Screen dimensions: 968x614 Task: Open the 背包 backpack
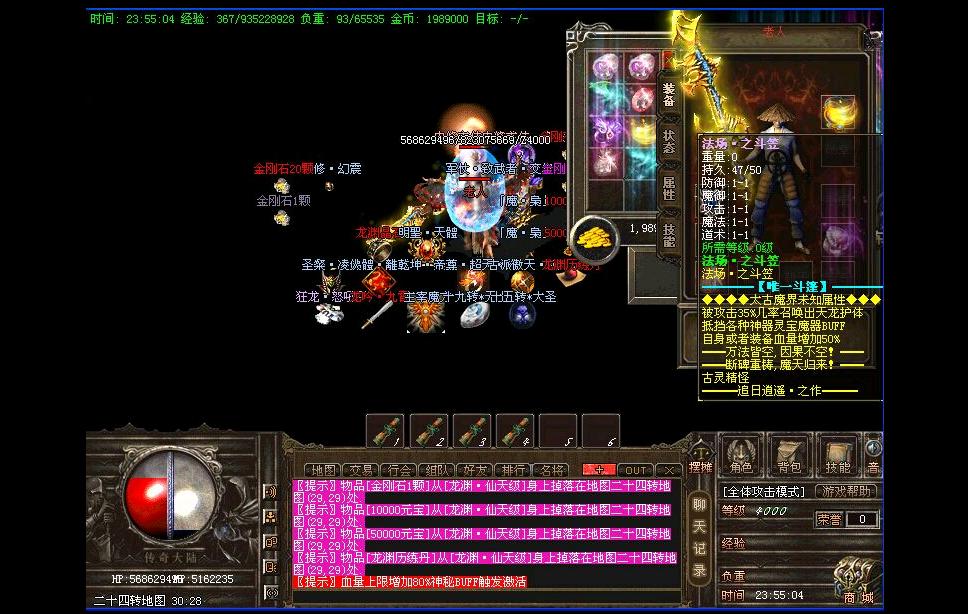pyautogui.click(x=790, y=456)
